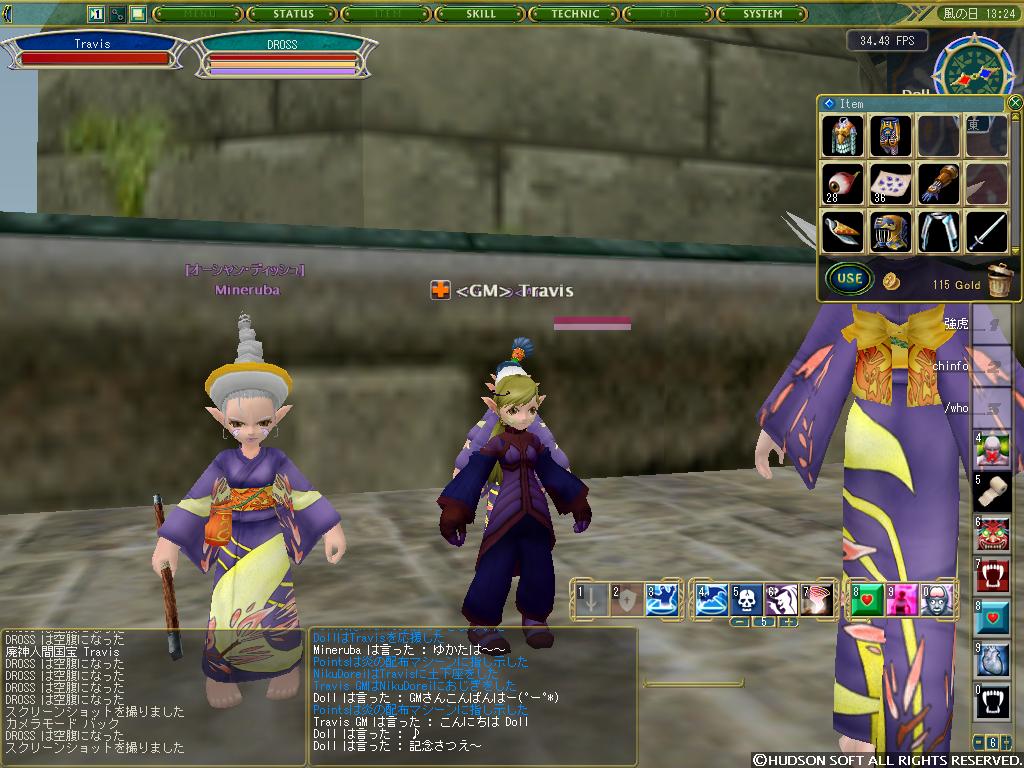Click the USE button in Item window
The width and height of the screenshot is (1024, 768).
point(849,278)
